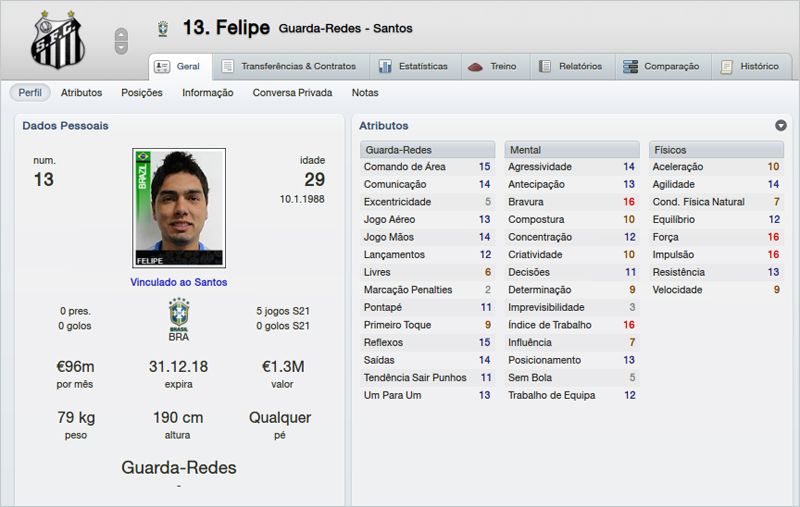The image size is (800, 507).
Task: Choose the Atributos sub-tab
Action: (81, 93)
